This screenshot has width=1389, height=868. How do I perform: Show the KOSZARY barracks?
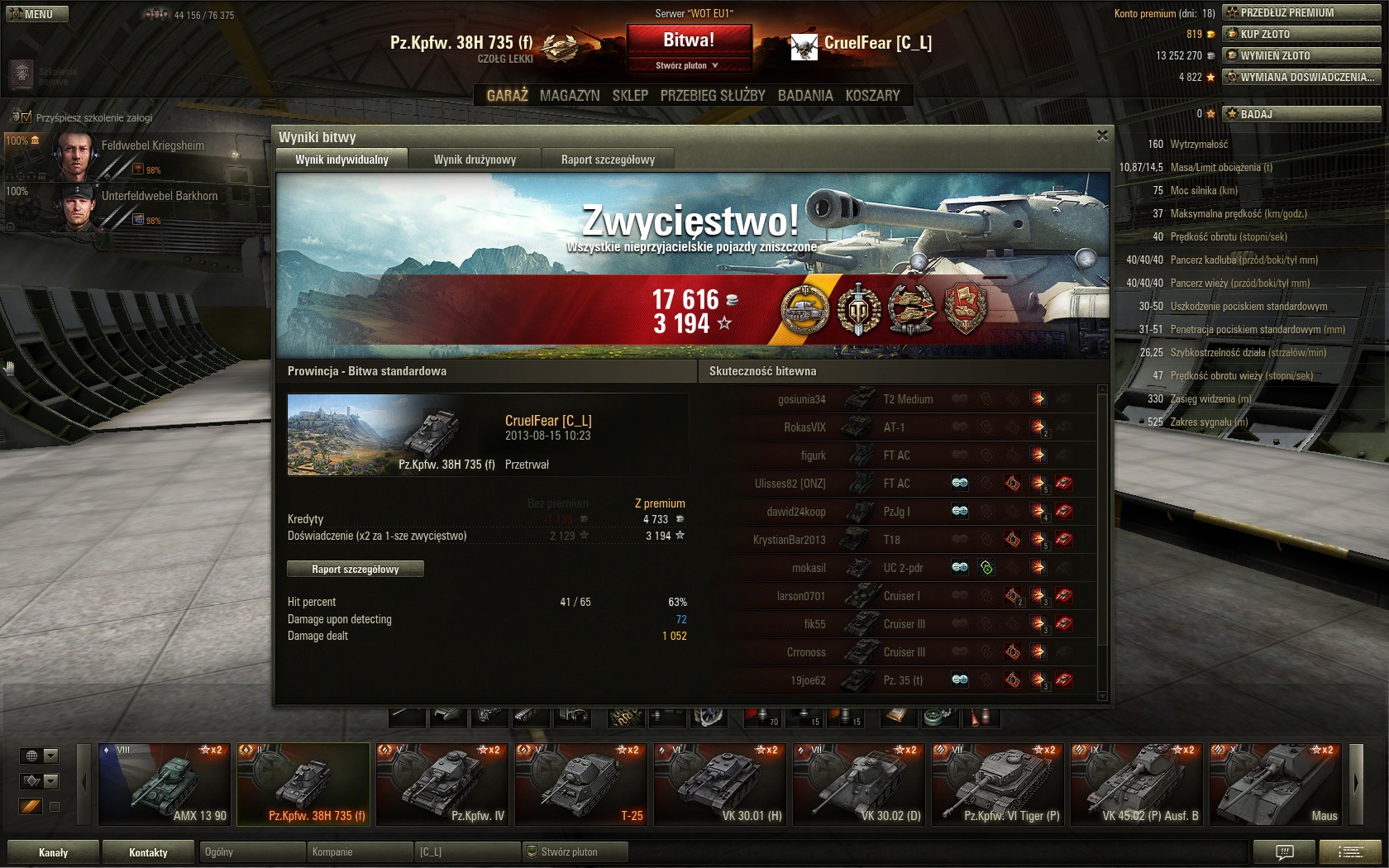point(872,96)
